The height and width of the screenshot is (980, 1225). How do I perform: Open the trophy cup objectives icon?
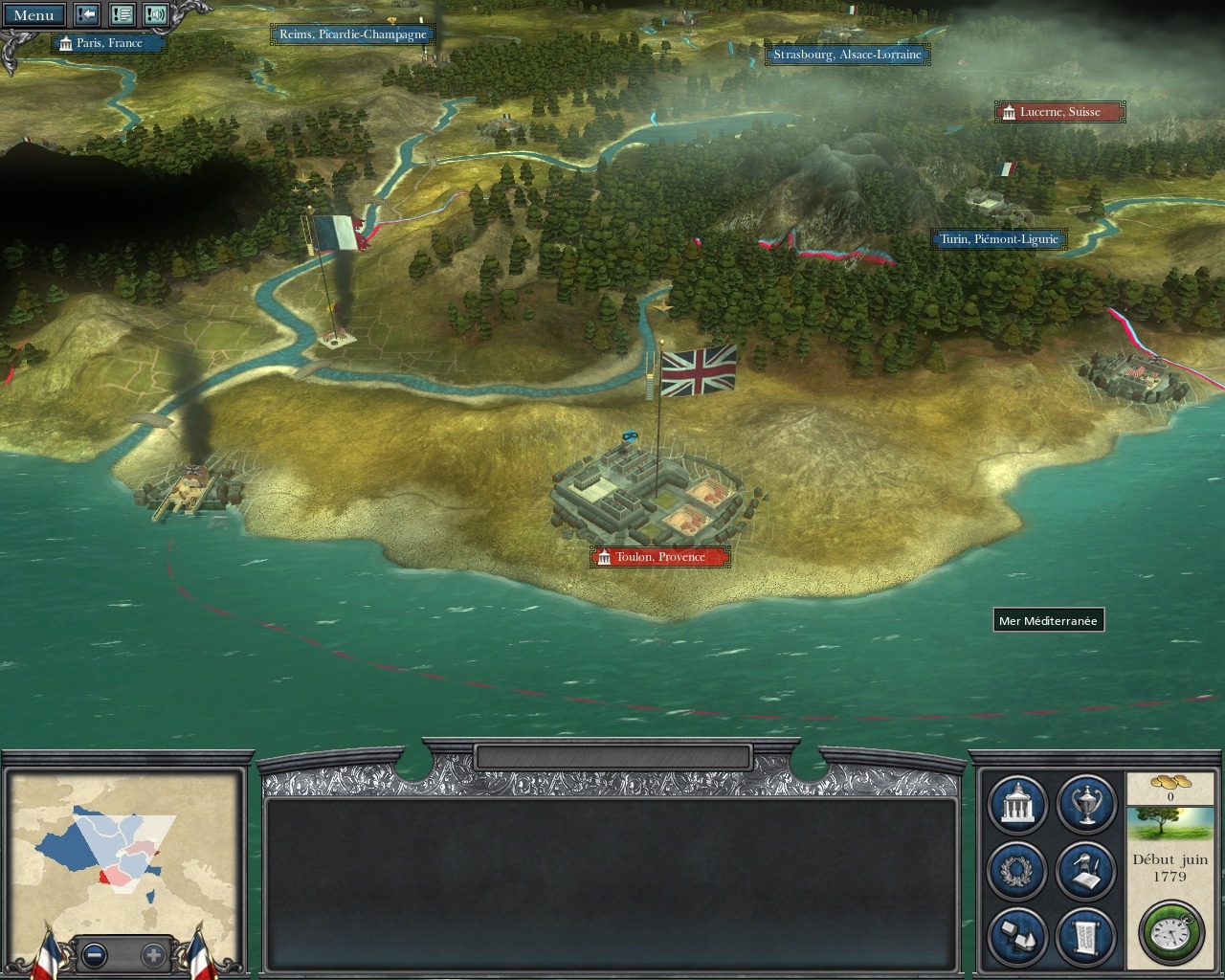(1086, 805)
